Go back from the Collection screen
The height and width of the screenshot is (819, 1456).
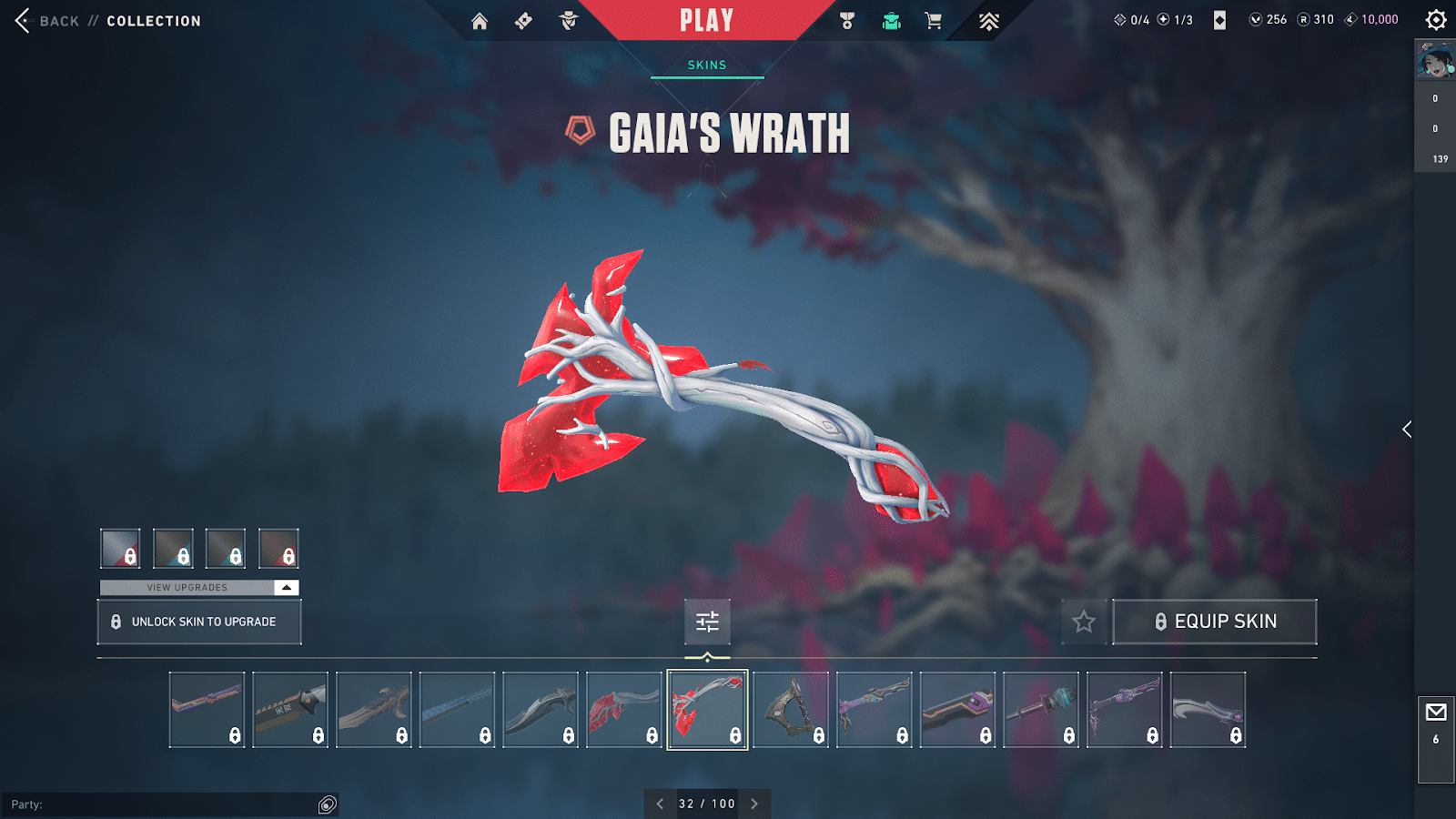tap(45, 20)
